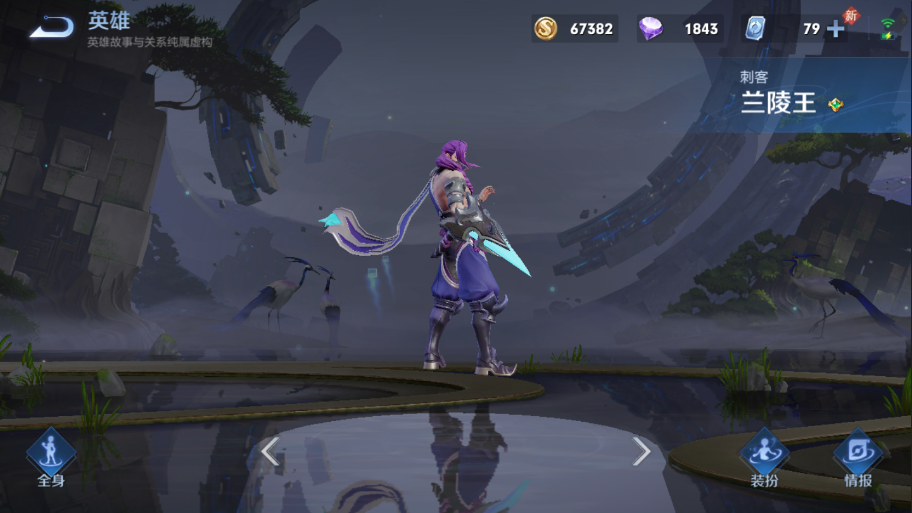
Task: Click the purple diamond currency icon
Action: [x=651, y=29]
